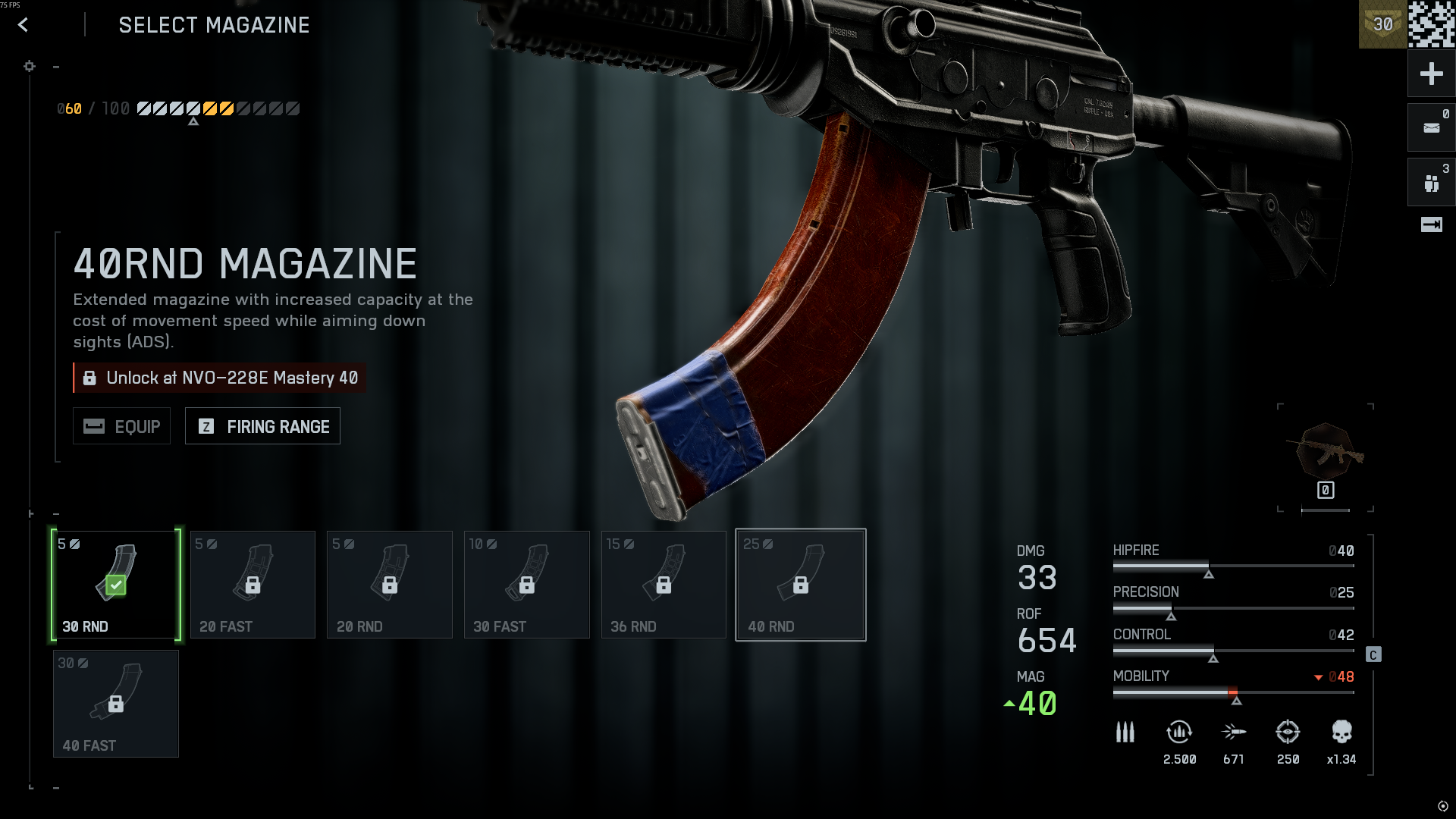
Task: Select the equipped 30 RND magazine
Action: coord(116,585)
